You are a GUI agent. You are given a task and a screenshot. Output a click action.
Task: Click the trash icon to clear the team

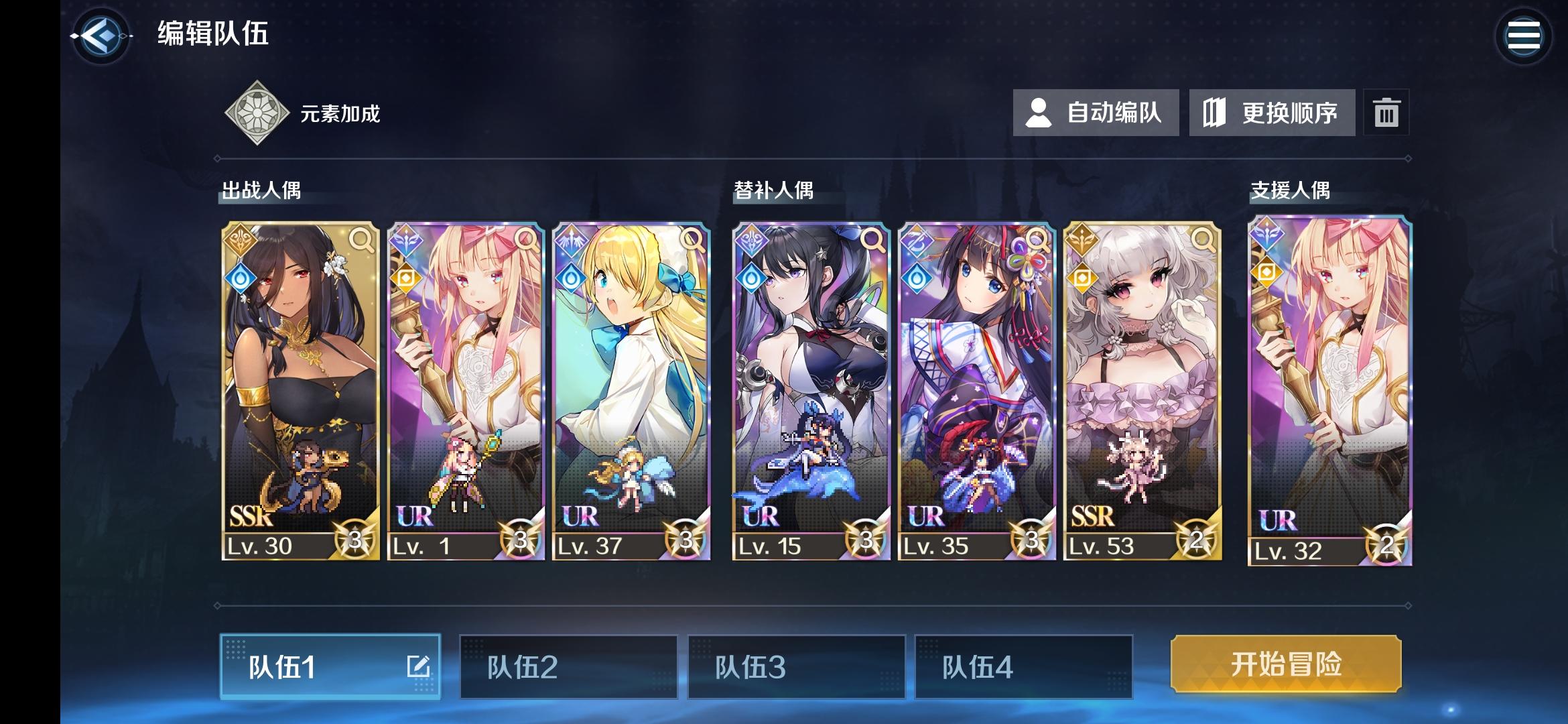(1387, 113)
